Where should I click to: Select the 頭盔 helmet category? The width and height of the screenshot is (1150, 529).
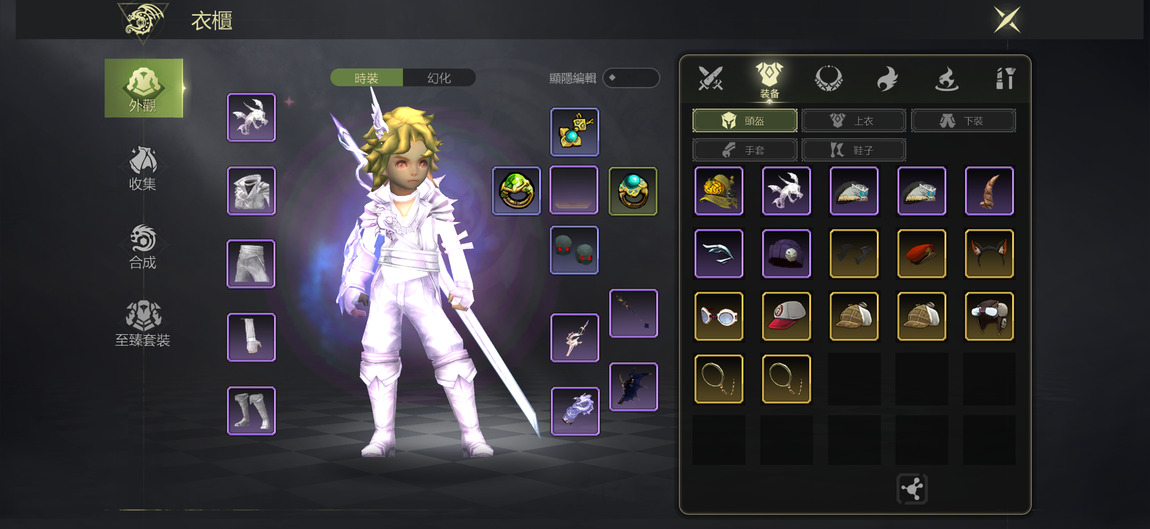[745, 121]
